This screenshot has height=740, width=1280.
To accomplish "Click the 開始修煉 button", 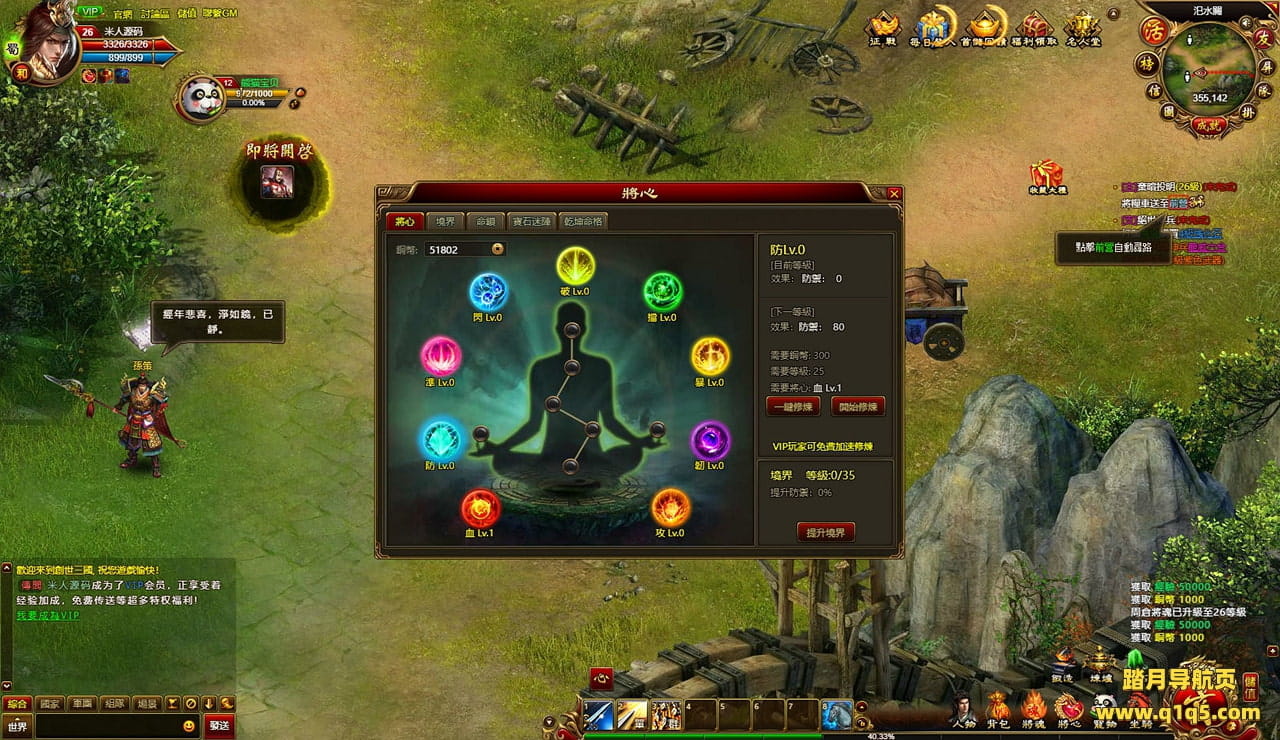I will (x=858, y=406).
